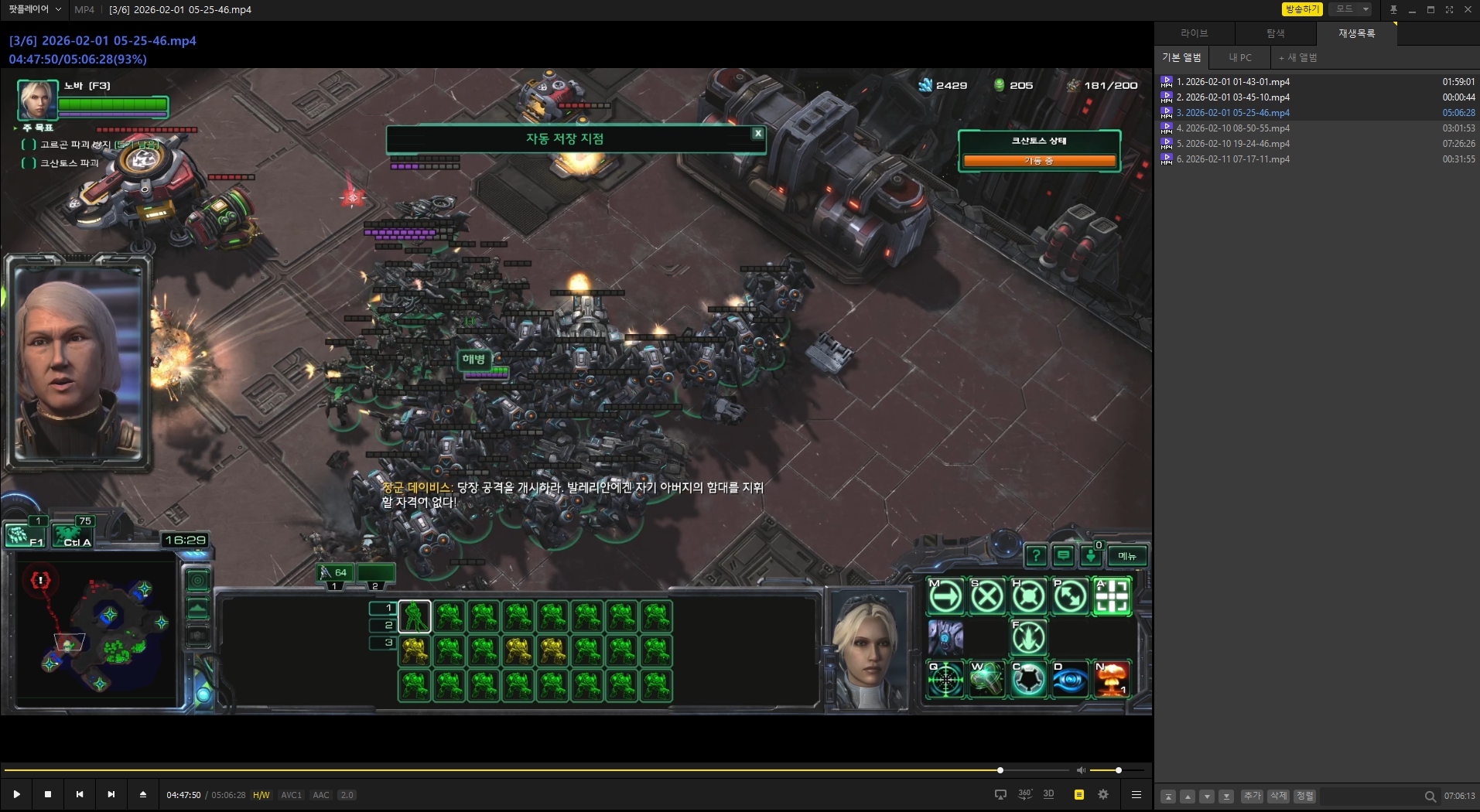Select control group 1 tab with 64 units
Screen dimensions: 1480x812
334,573
